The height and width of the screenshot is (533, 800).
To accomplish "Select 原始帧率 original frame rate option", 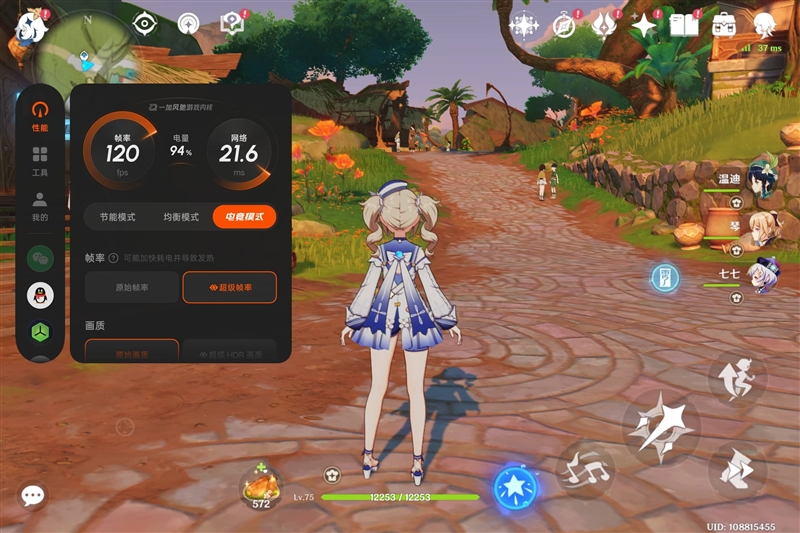I will 132,288.
